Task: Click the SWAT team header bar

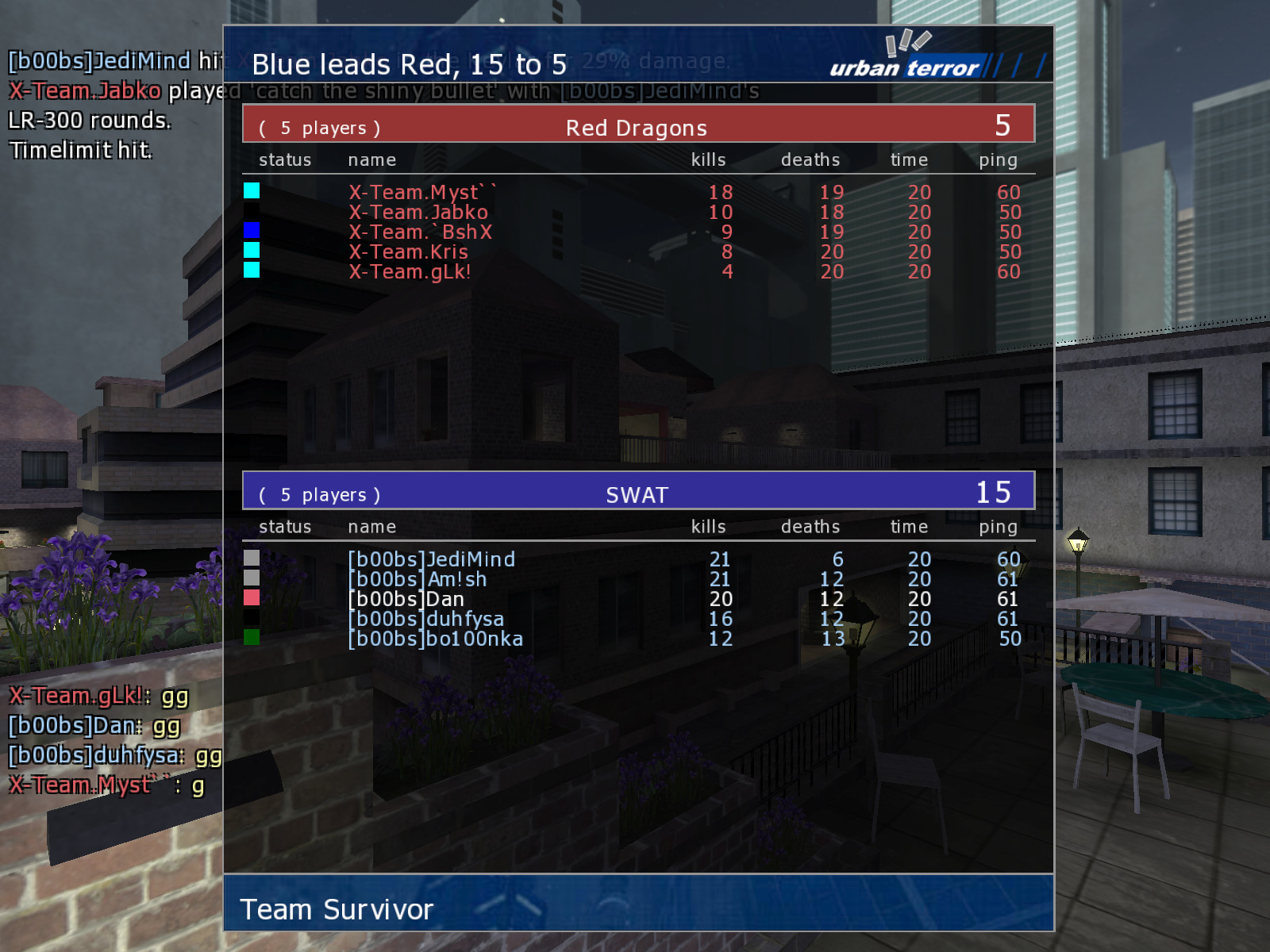Action: pyautogui.click(x=637, y=492)
